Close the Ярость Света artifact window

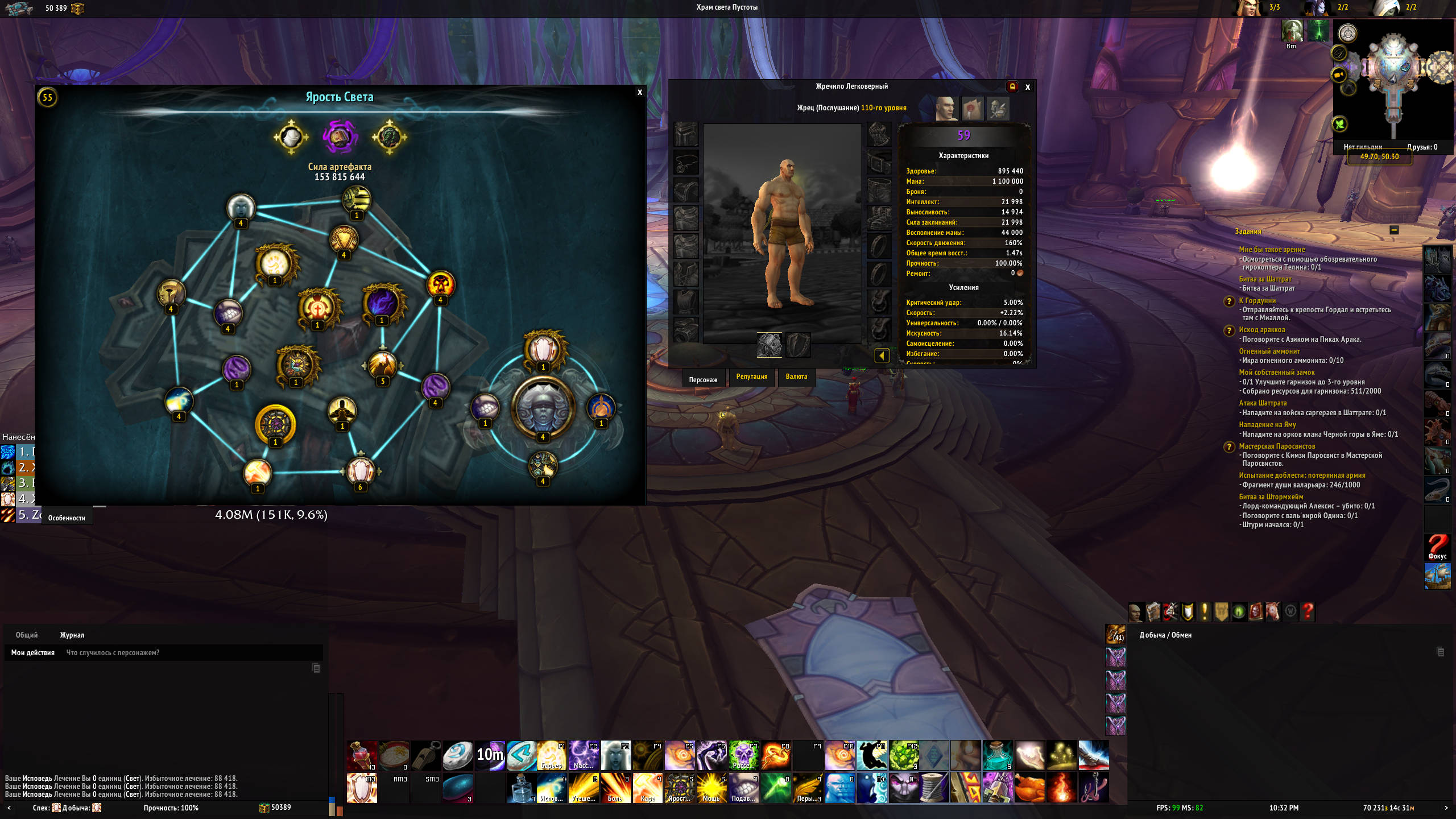tap(640, 93)
